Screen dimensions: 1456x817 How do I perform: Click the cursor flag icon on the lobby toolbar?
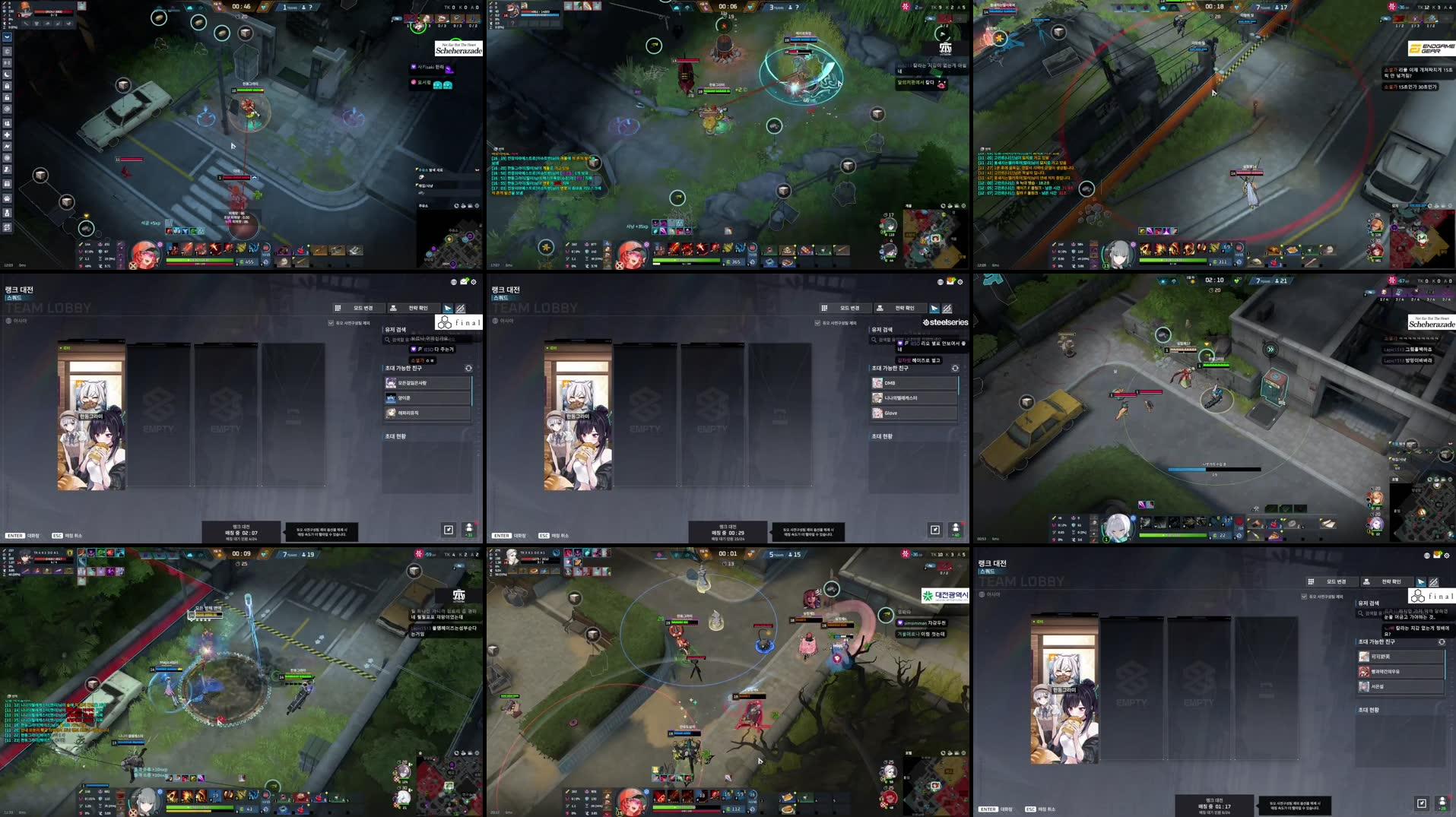[447, 309]
